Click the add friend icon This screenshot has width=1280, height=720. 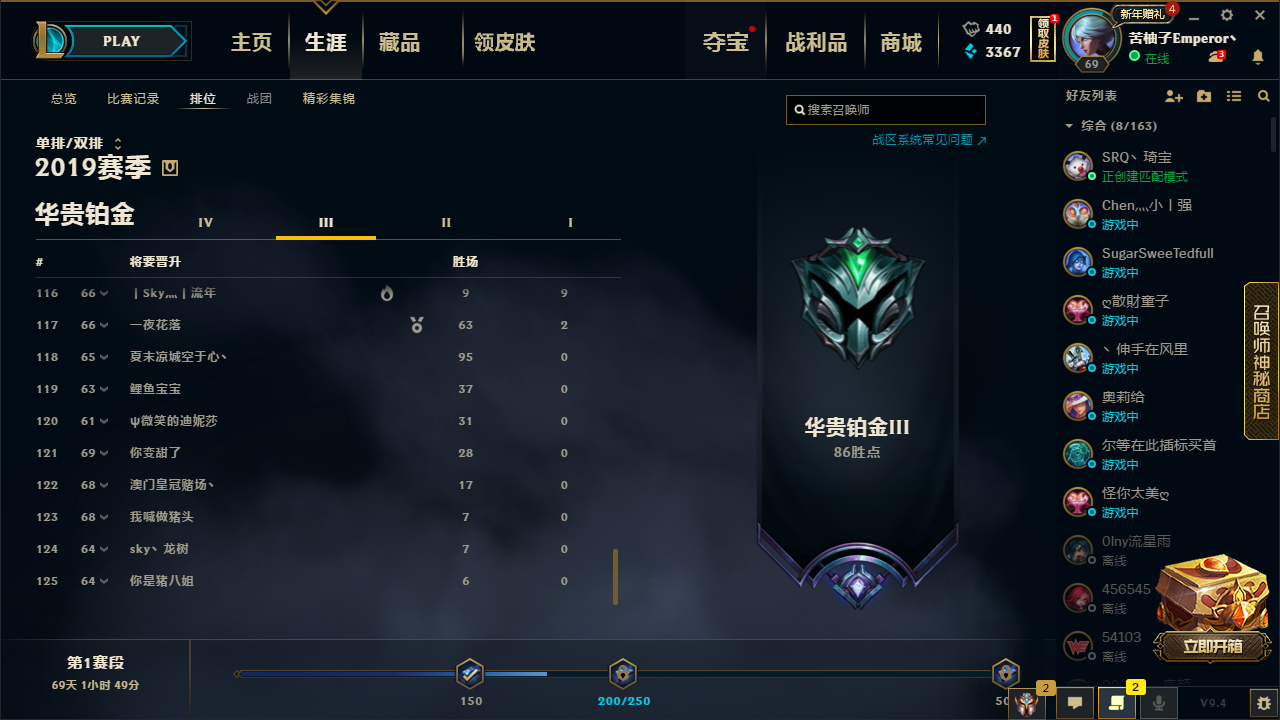[1173, 96]
